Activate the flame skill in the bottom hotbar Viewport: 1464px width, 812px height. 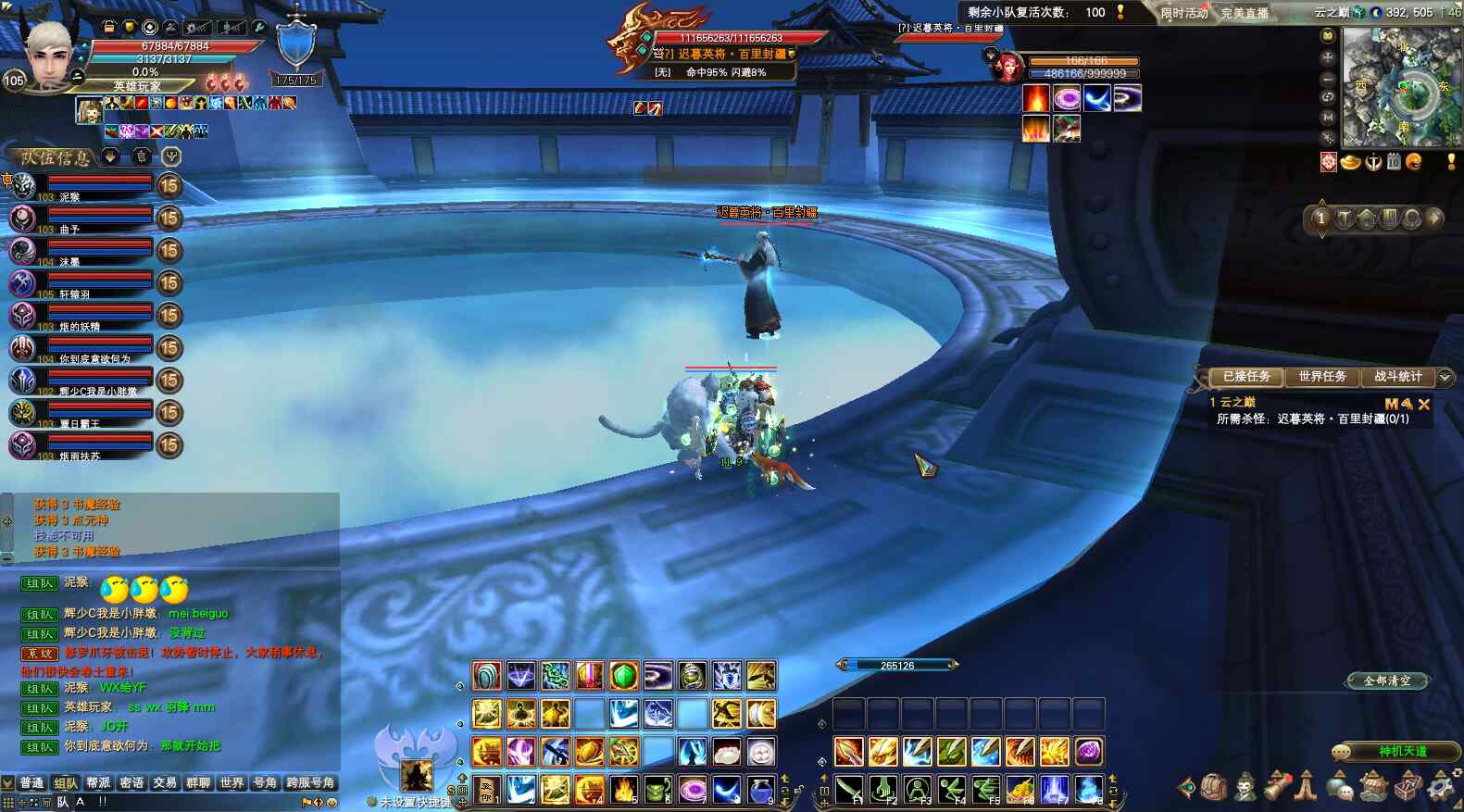[x=623, y=790]
